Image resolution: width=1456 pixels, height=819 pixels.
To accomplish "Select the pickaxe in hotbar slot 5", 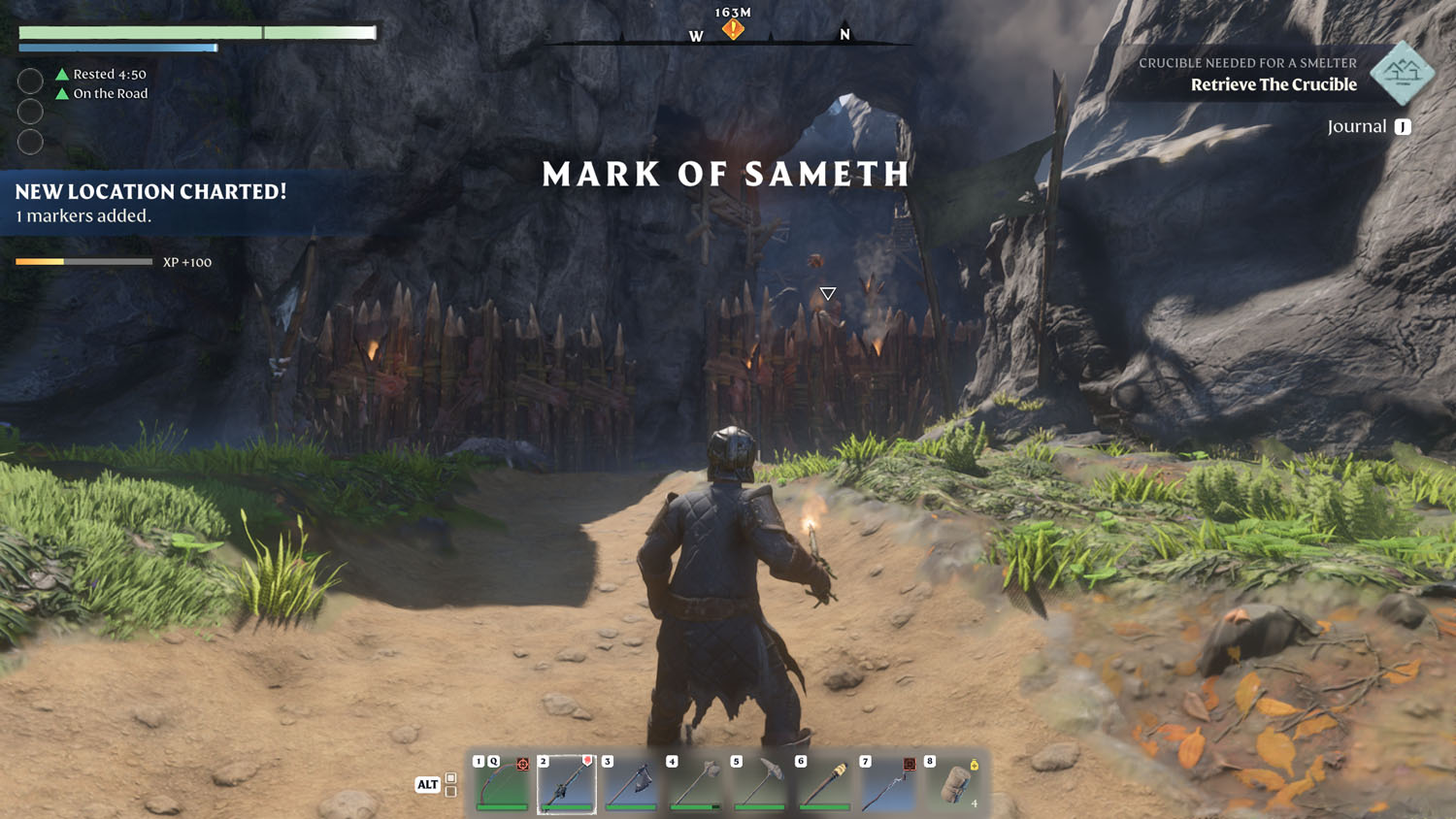I will click(758, 786).
